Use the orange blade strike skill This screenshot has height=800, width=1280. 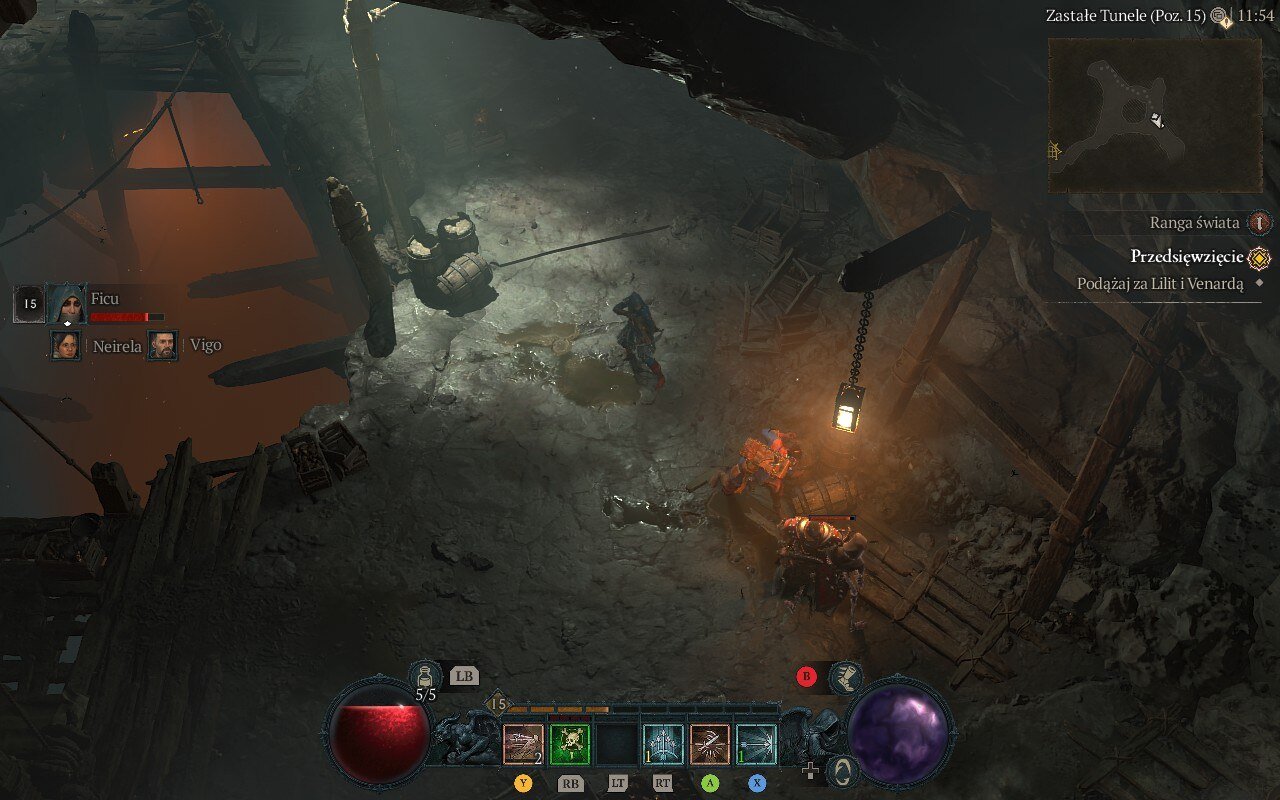tap(710, 744)
